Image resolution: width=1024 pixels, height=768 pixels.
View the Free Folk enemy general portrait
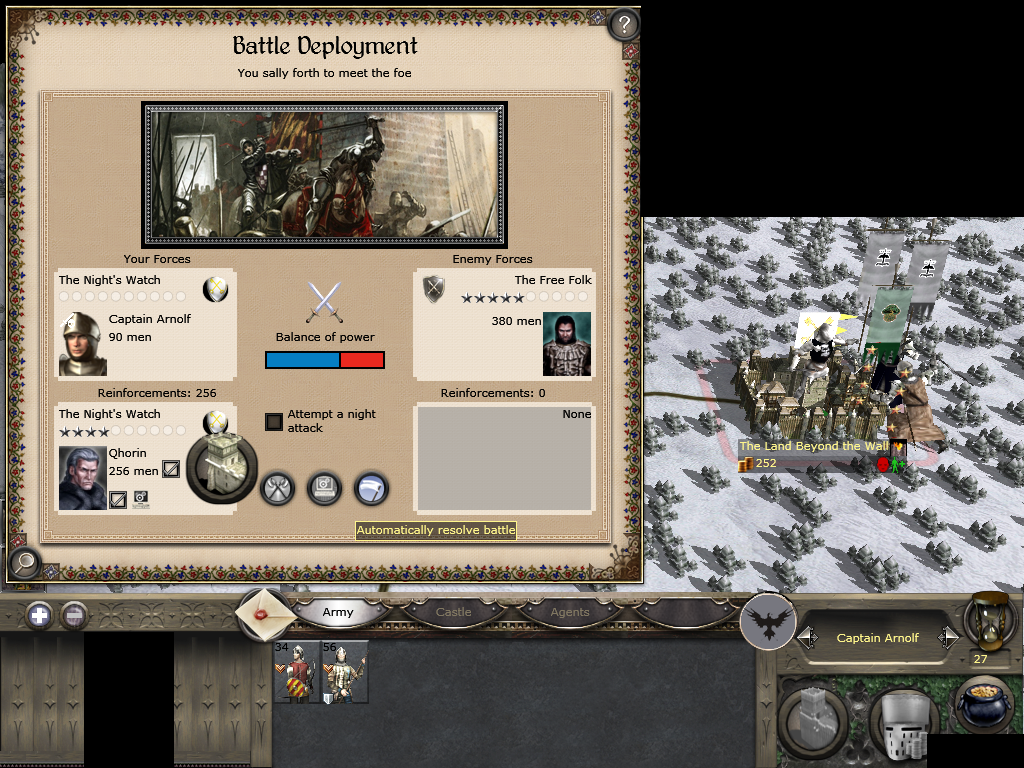(x=567, y=344)
